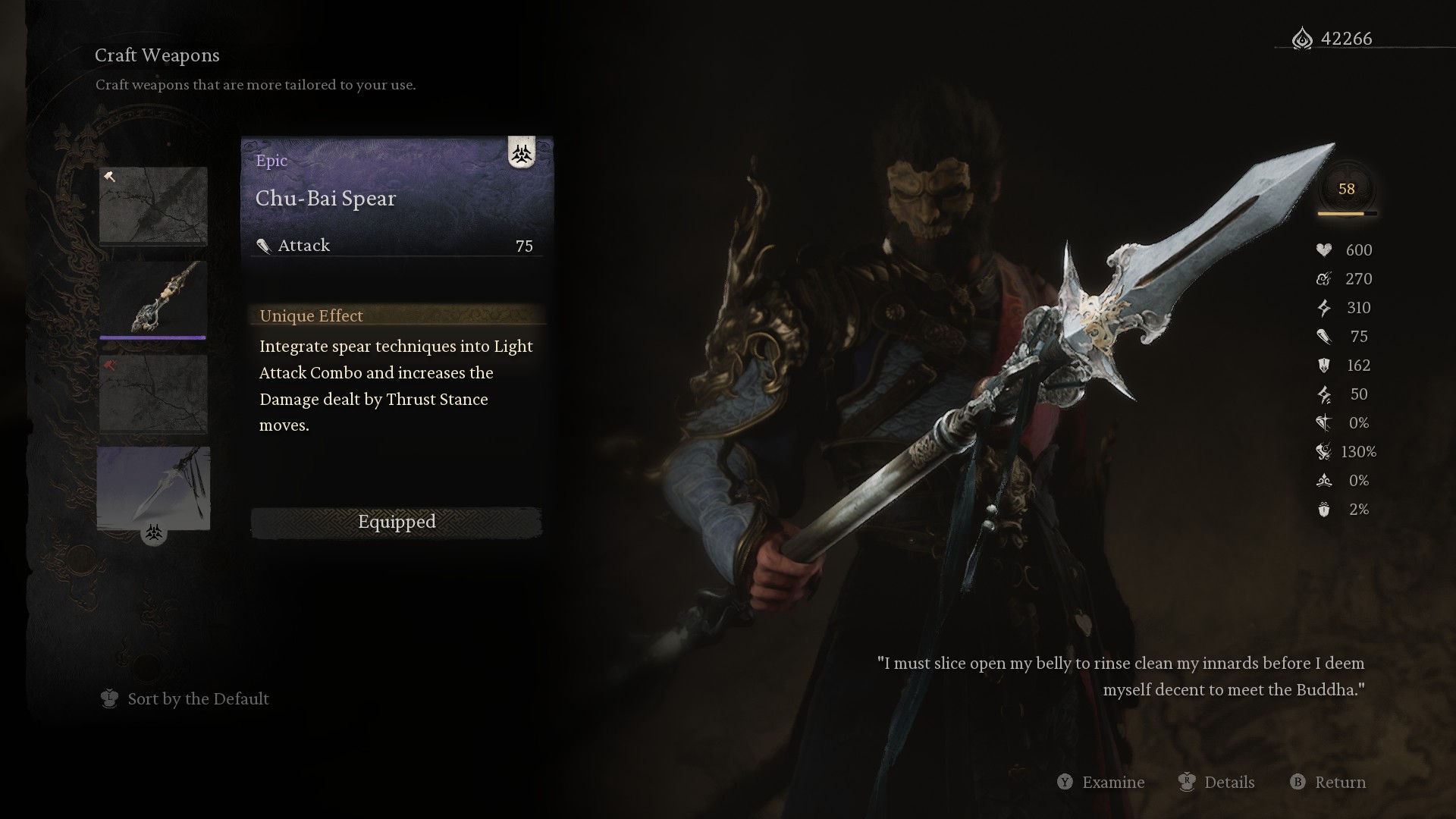Click the Critical Damage icon at 130%
This screenshot has height=819, width=1456.
pos(1324,452)
